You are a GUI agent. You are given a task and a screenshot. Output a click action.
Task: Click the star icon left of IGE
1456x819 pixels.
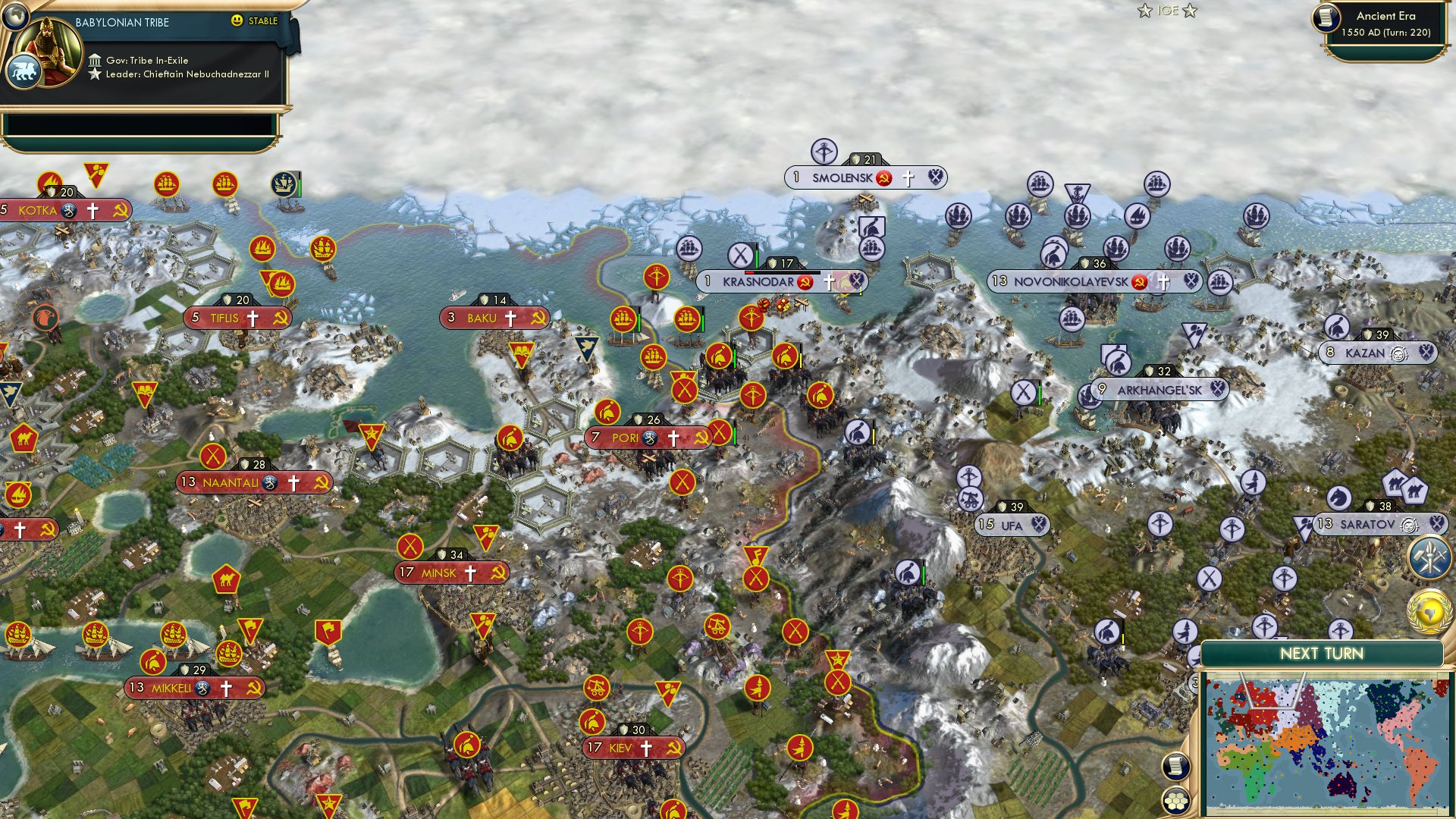click(1147, 11)
